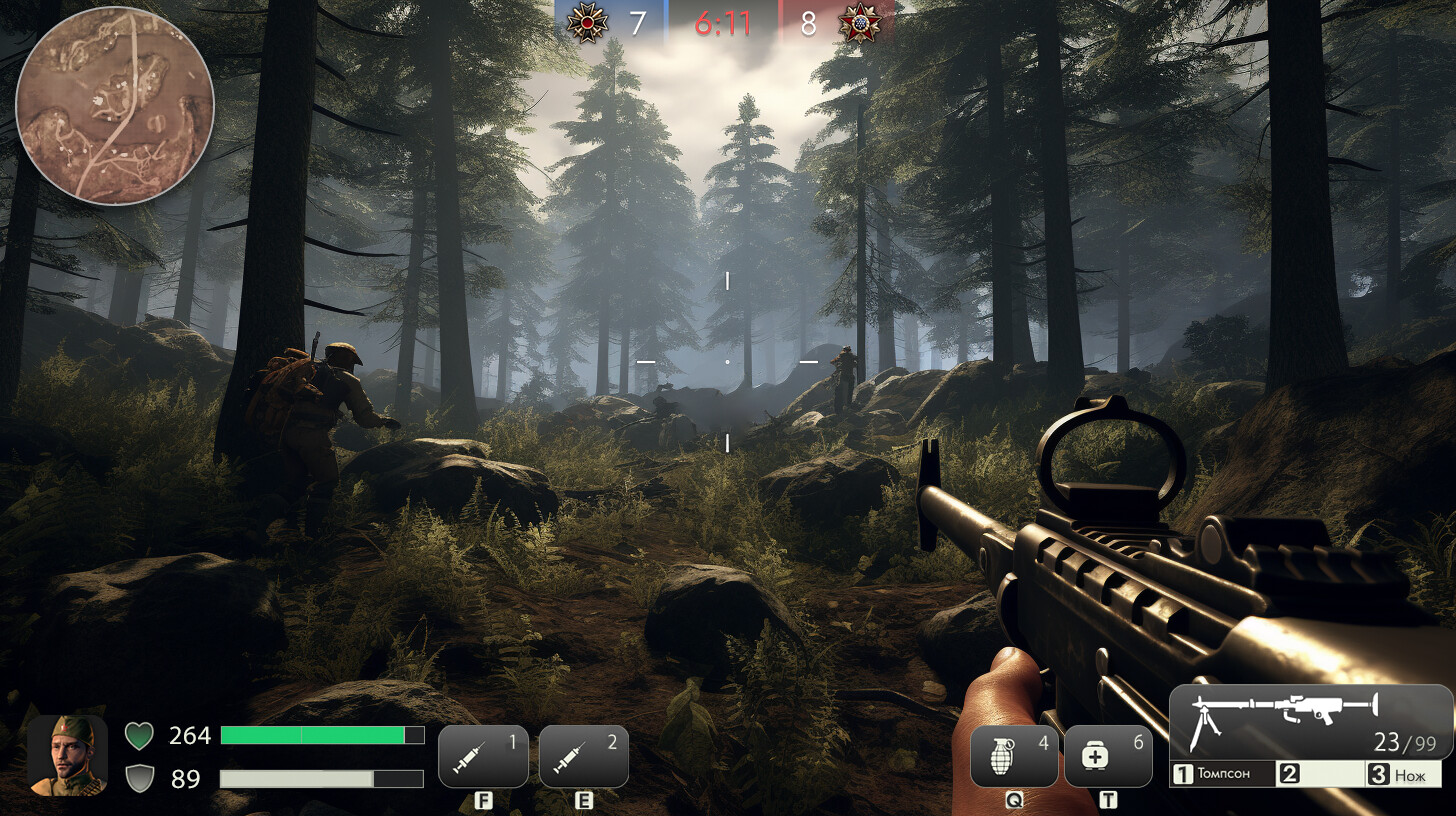The image size is (1456, 816).
Task: Equip the Нож knife slot
Action: tap(1404, 774)
